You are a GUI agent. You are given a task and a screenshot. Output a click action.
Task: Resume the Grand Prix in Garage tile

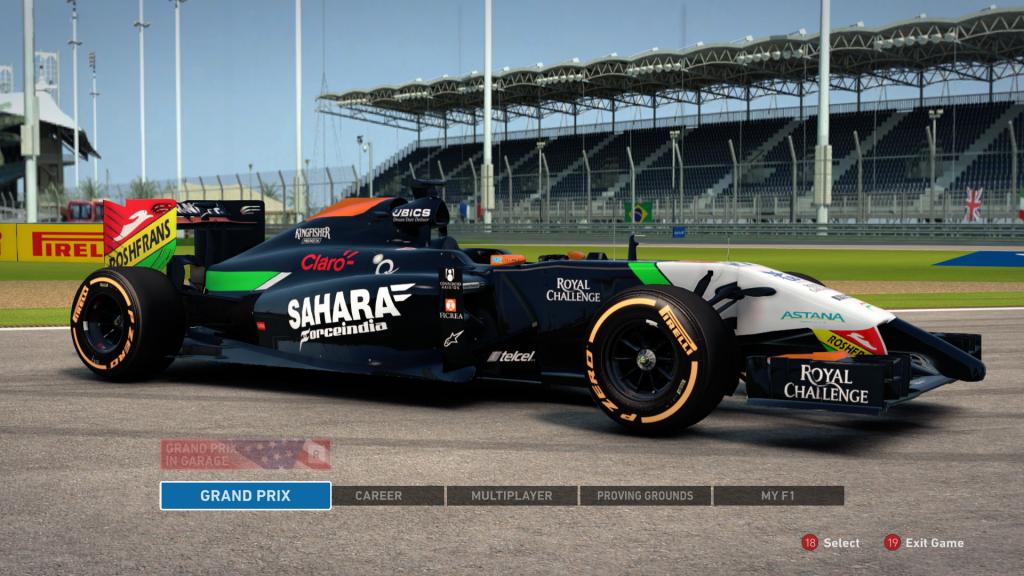coord(245,454)
